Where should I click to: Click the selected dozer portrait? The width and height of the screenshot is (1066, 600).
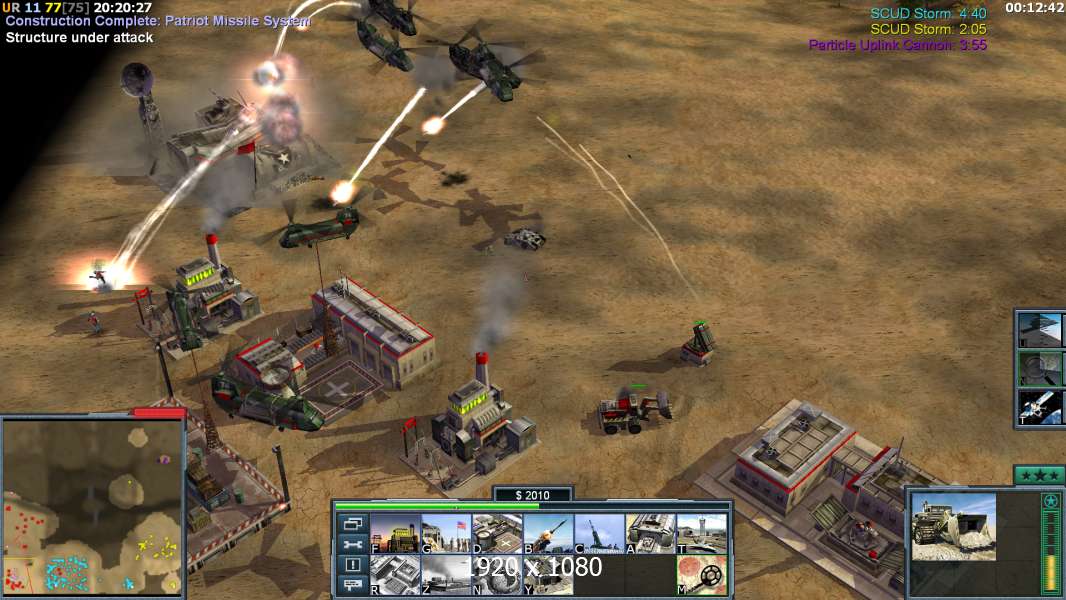pyautogui.click(x=953, y=527)
